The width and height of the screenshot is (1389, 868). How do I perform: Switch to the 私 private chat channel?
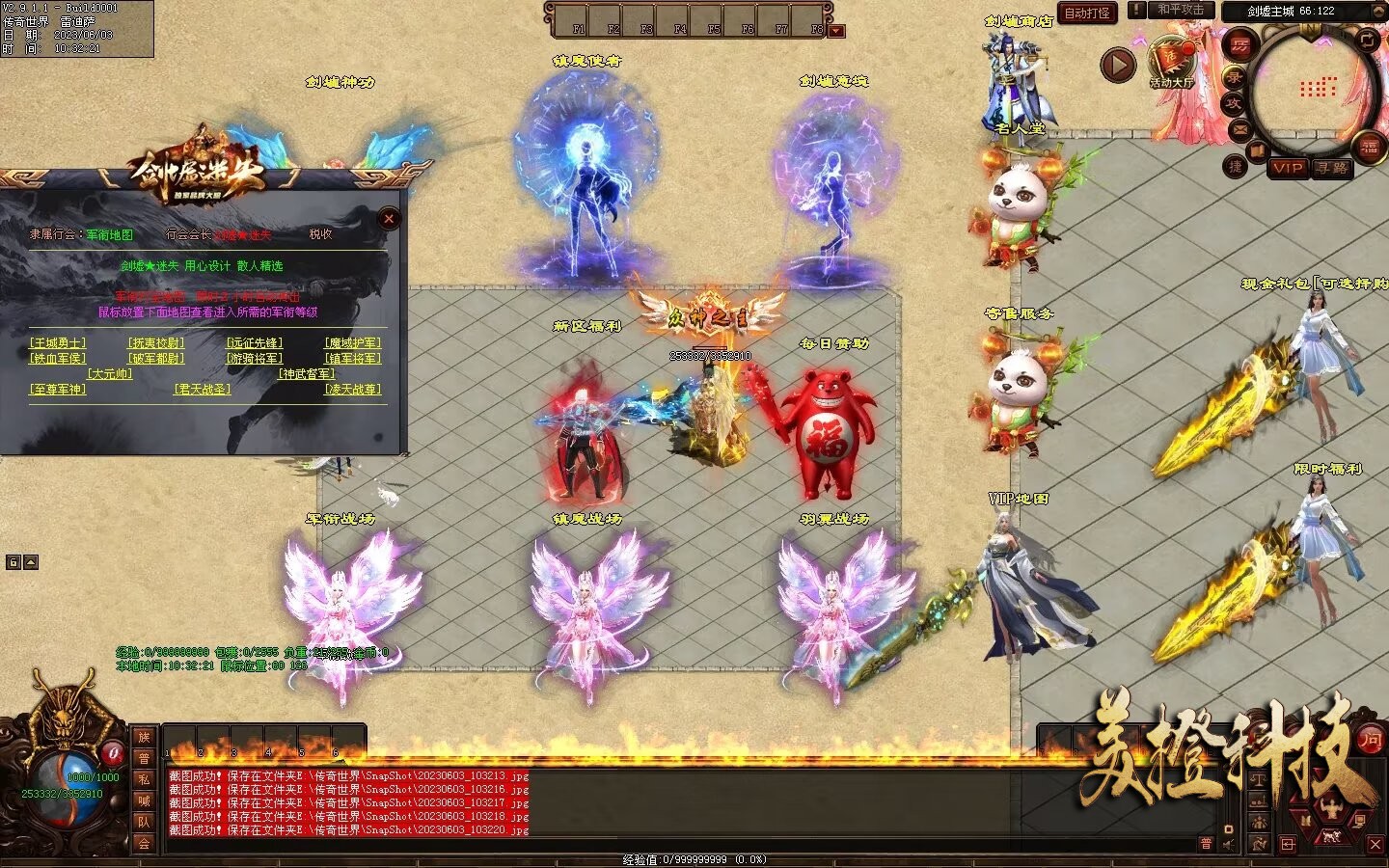point(144,779)
